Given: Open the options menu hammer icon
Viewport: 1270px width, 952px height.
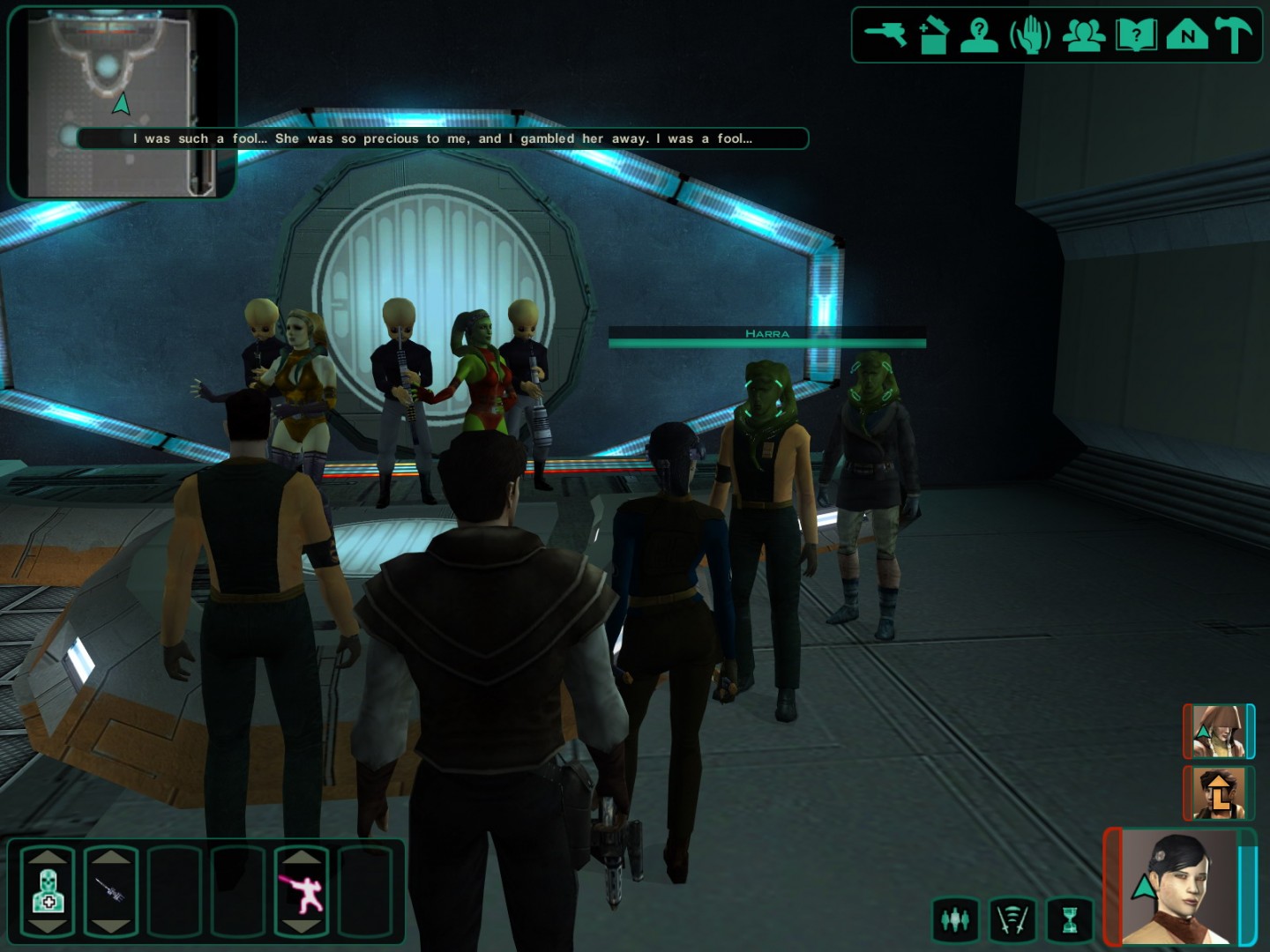Looking at the screenshot, I should click(1233, 35).
